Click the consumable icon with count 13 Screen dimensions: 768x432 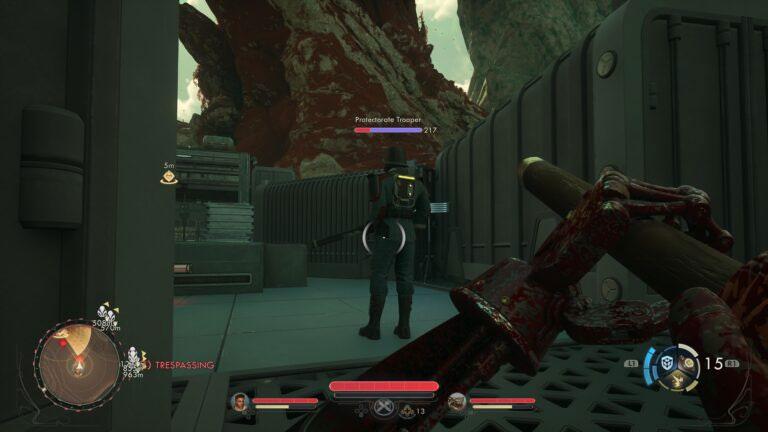click(x=407, y=410)
